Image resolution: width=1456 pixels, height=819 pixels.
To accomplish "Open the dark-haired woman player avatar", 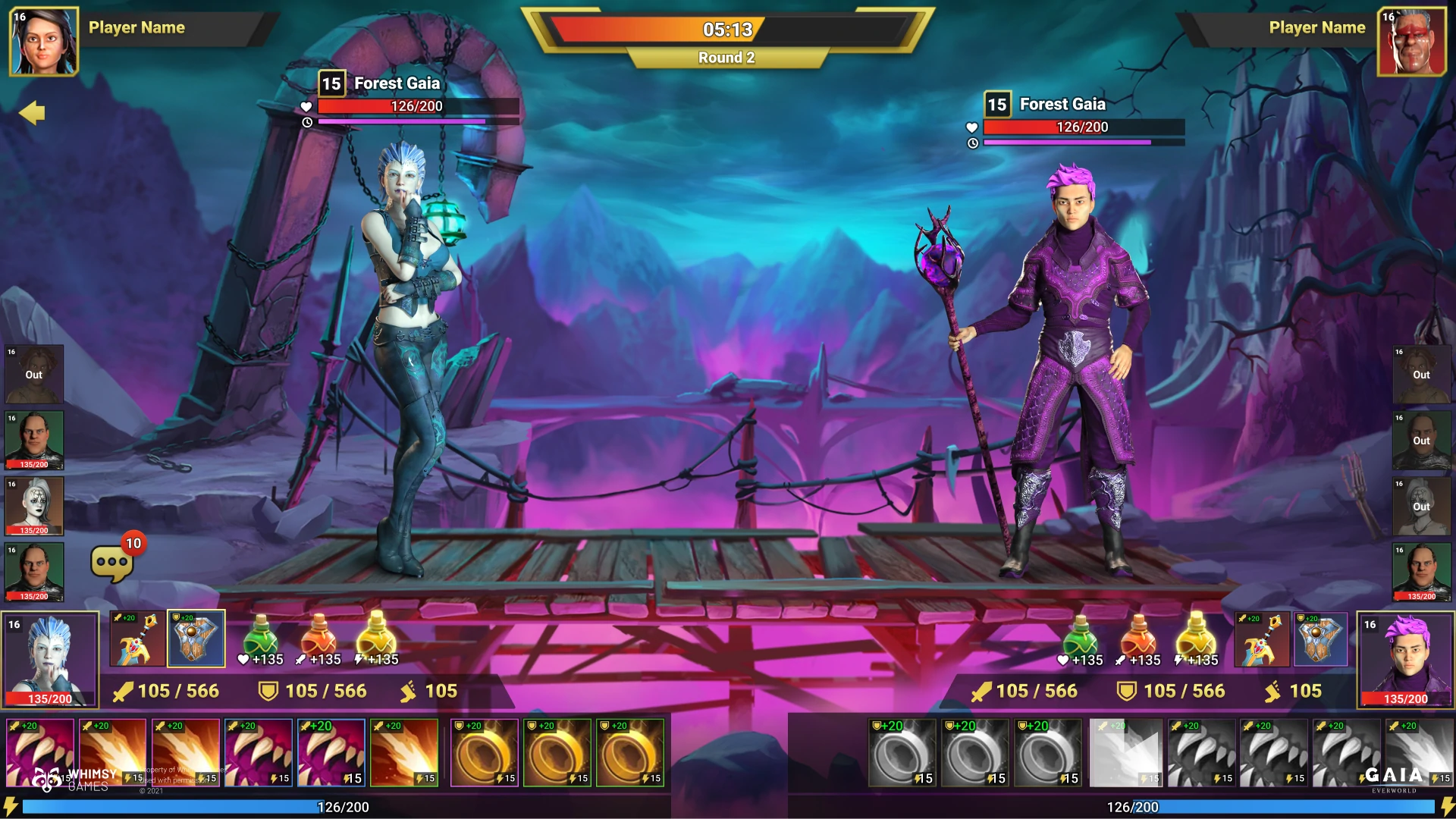I will [43, 42].
